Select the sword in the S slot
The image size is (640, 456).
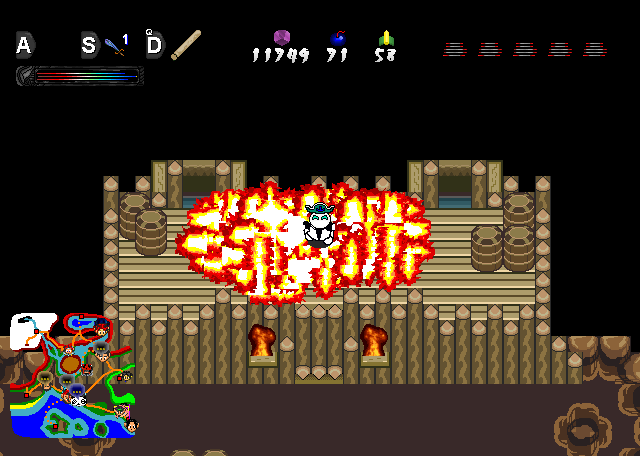[x=114, y=46]
